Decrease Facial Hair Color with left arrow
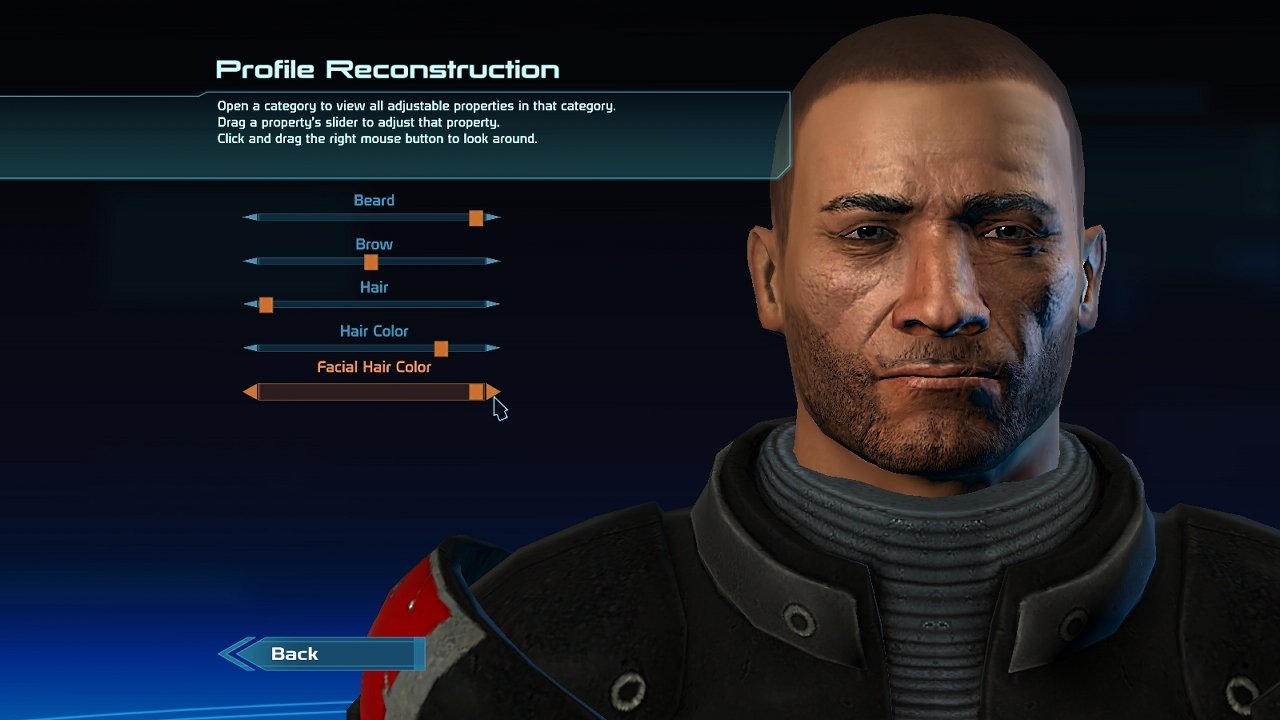 coord(250,392)
